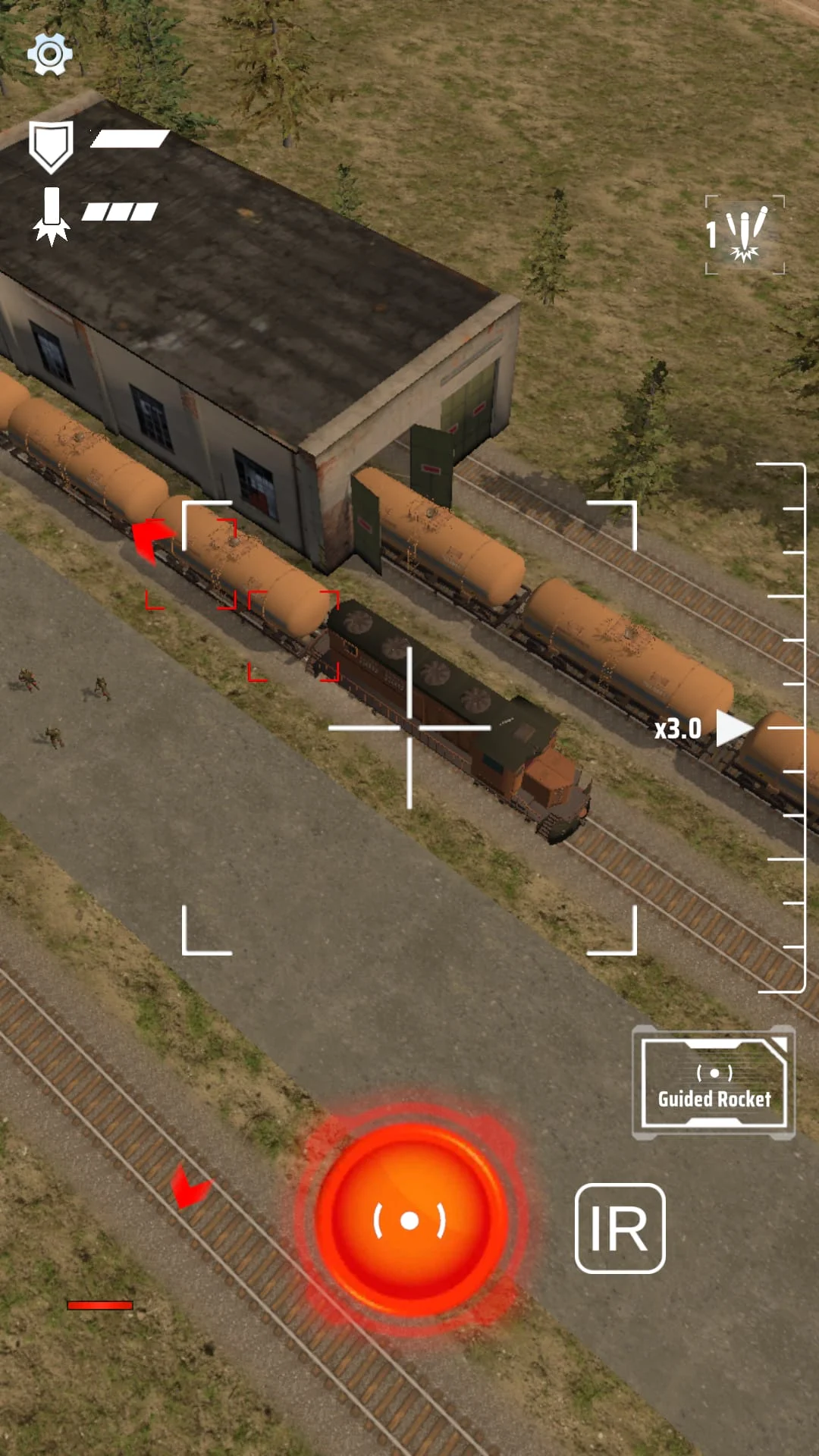Fire the weapon with the red button
Image resolution: width=819 pixels, height=1456 pixels.
[x=410, y=1220]
